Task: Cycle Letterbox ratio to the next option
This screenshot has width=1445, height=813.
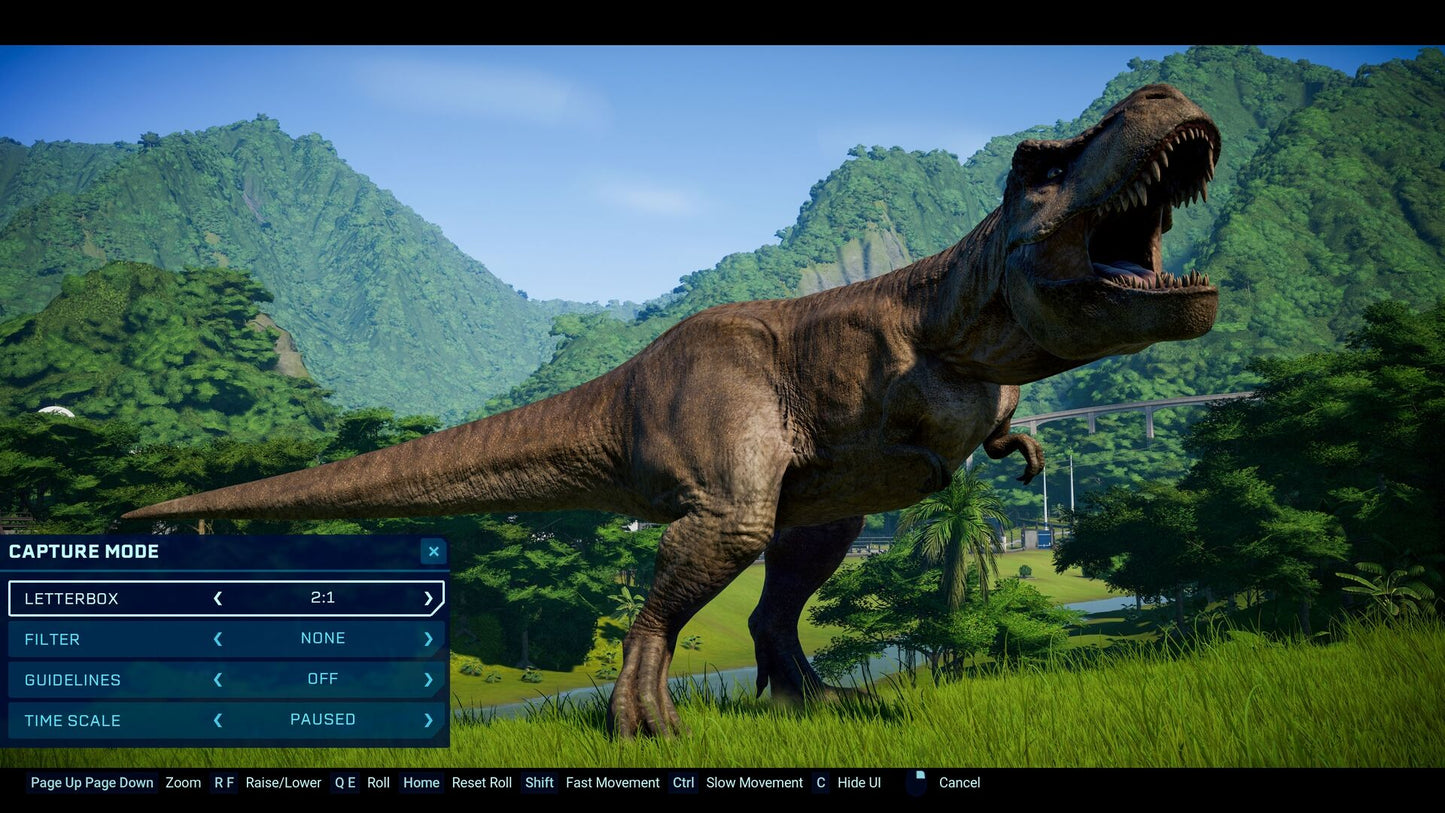Action: click(428, 599)
